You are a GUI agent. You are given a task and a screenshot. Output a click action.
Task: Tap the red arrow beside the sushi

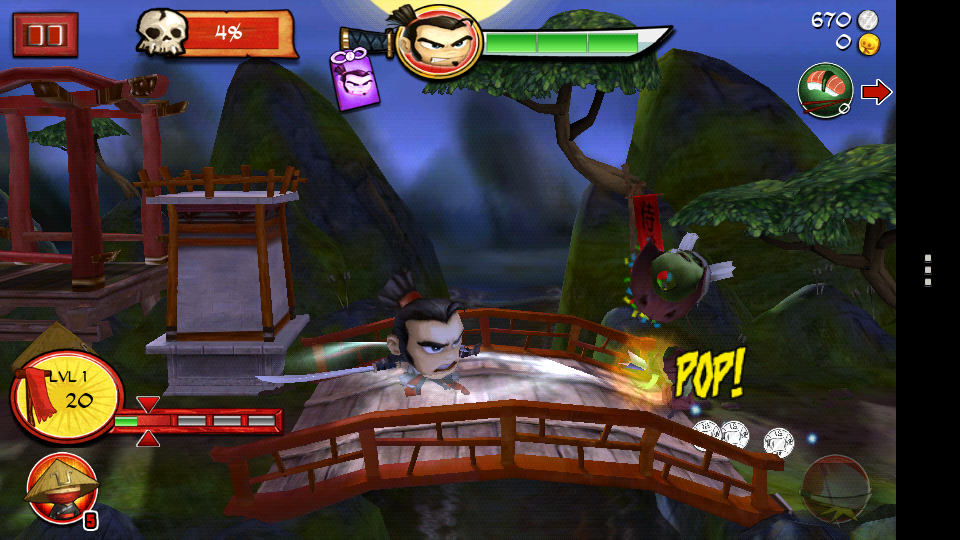click(876, 92)
